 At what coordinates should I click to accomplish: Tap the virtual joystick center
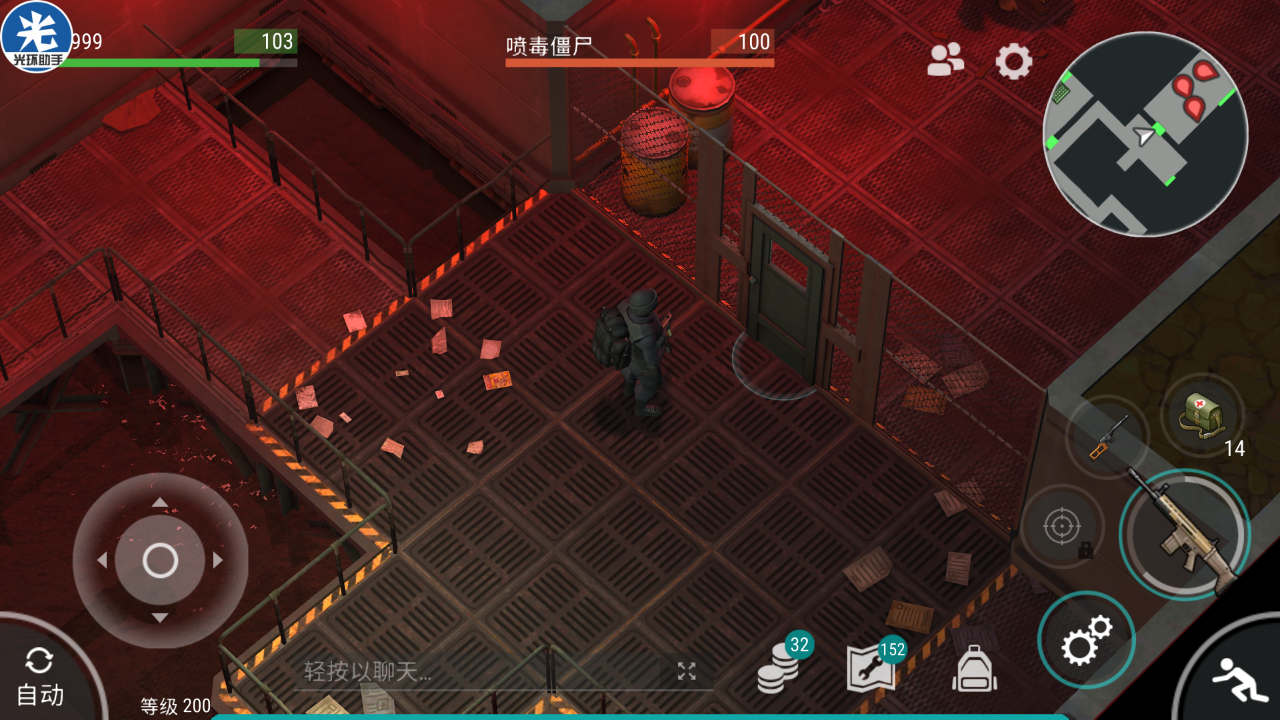click(x=160, y=561)
